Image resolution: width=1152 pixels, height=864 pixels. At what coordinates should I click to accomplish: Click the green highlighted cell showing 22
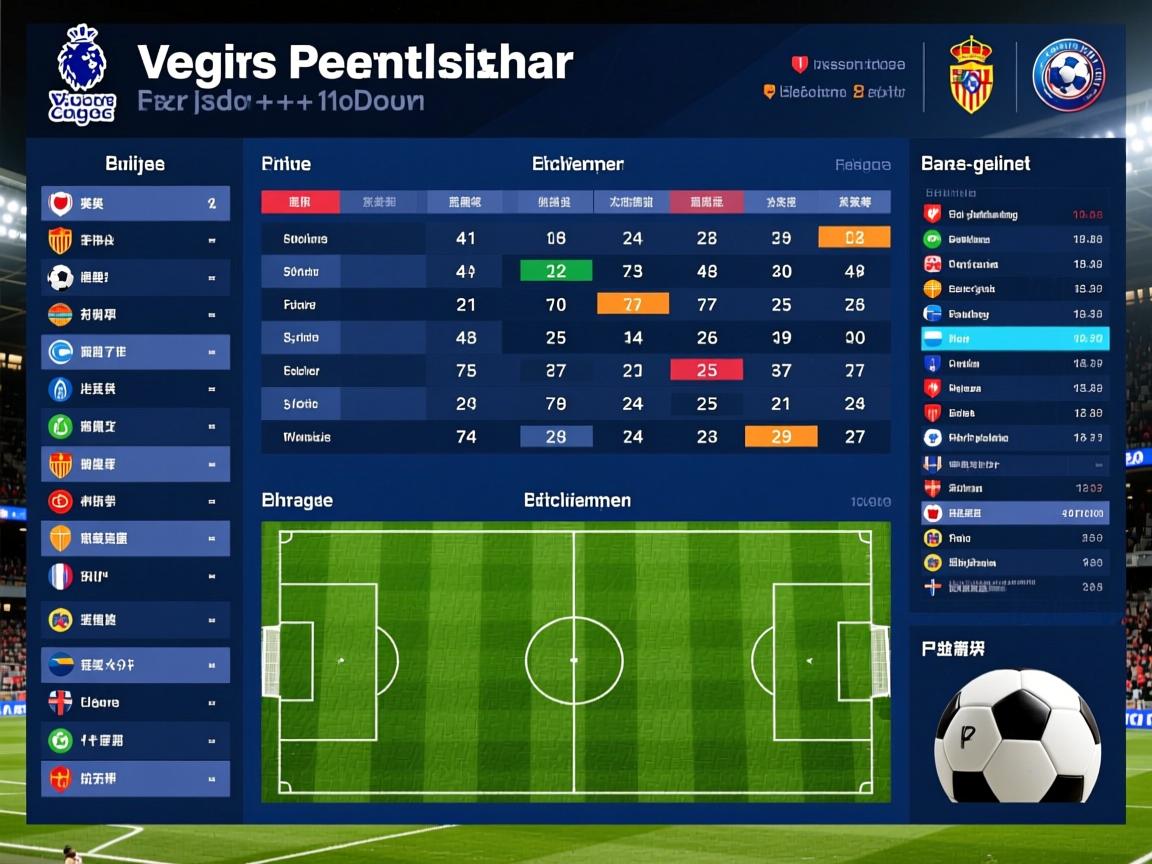(x=556, y=271)
